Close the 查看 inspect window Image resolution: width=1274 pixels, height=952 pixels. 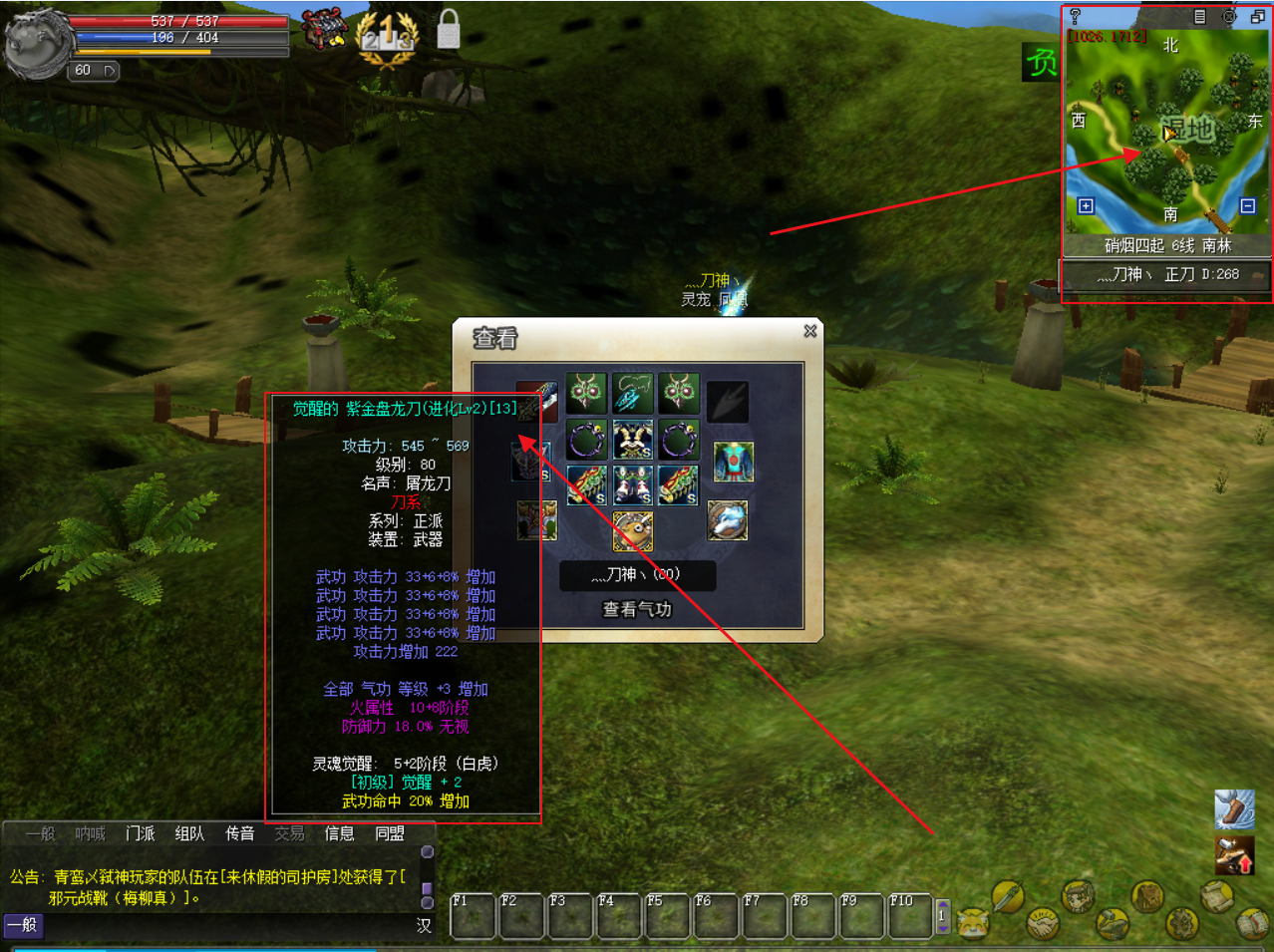810,331
